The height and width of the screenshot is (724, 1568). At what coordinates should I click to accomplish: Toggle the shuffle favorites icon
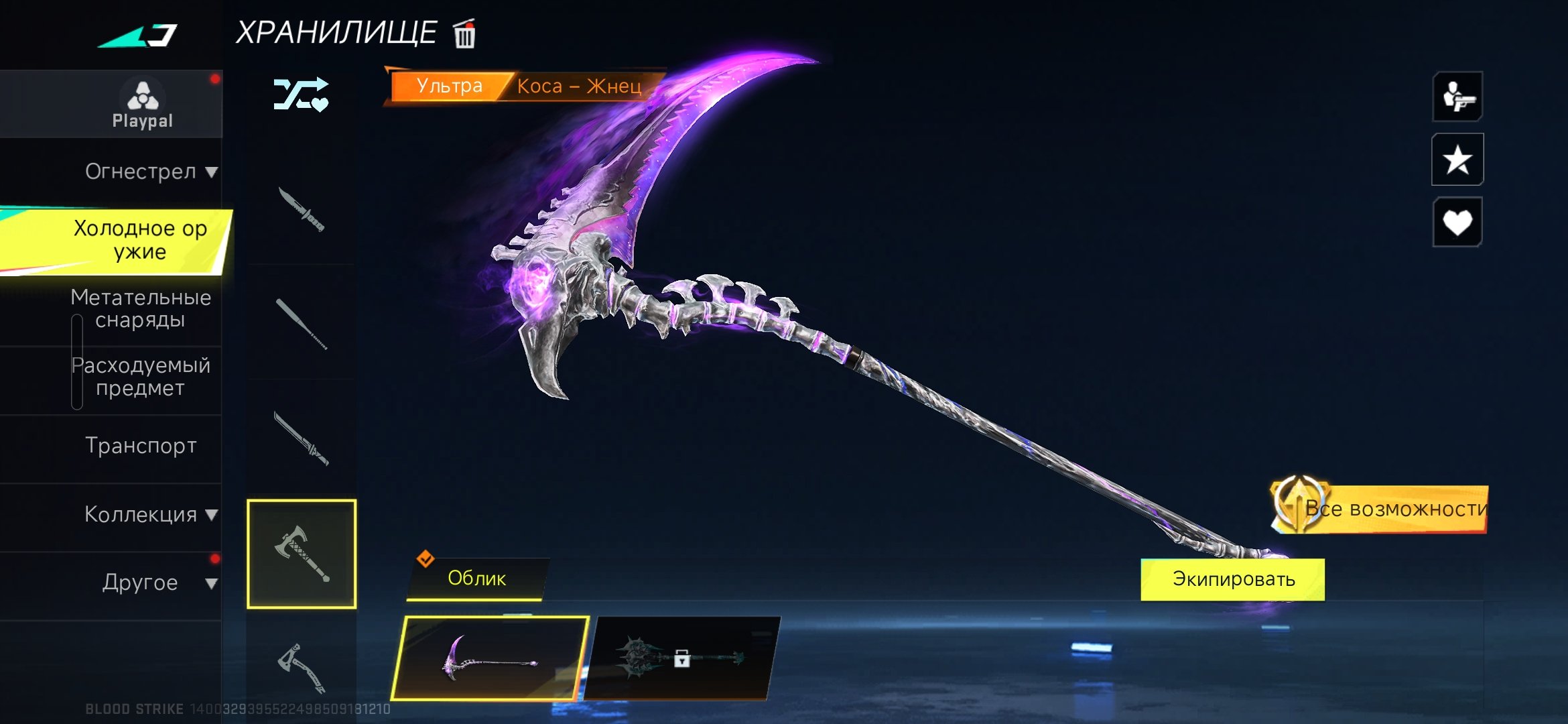(x=301, y=95)
